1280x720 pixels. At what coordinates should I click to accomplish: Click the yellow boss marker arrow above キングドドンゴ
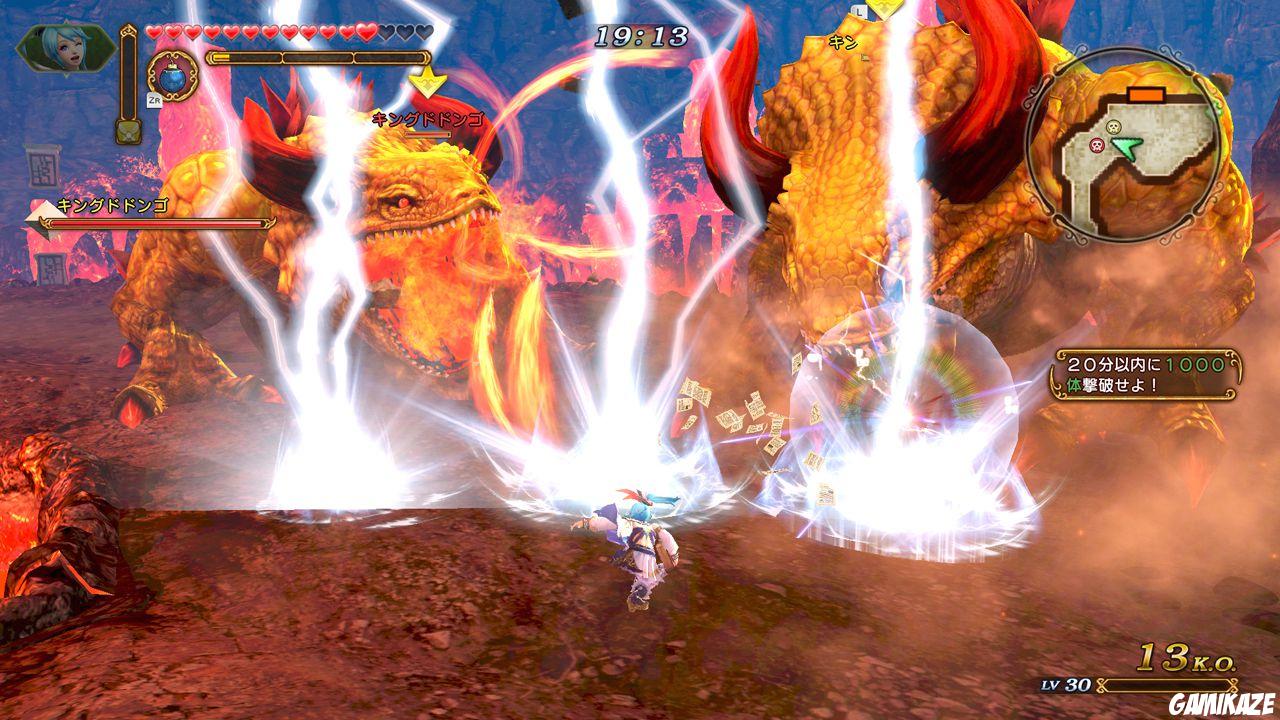pyautogui.click(x=427, y=82)
